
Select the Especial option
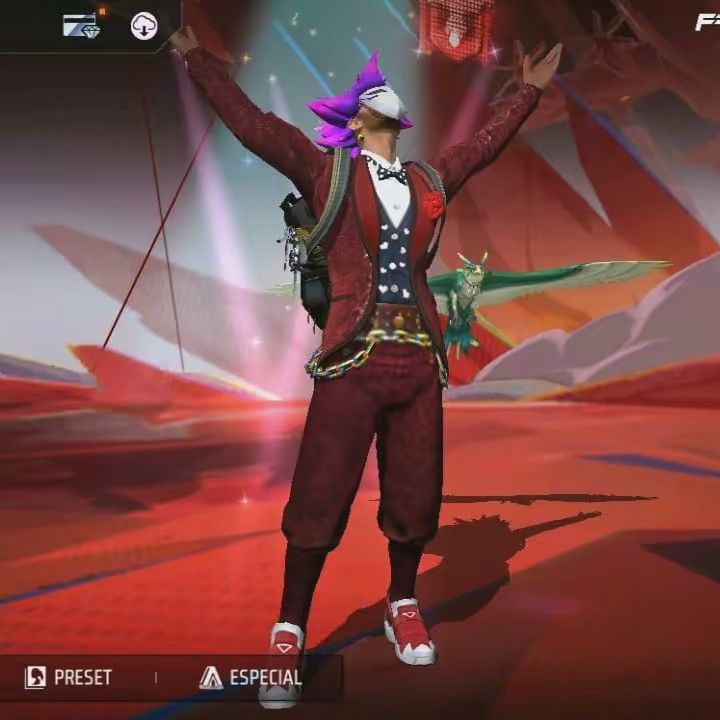251,677
